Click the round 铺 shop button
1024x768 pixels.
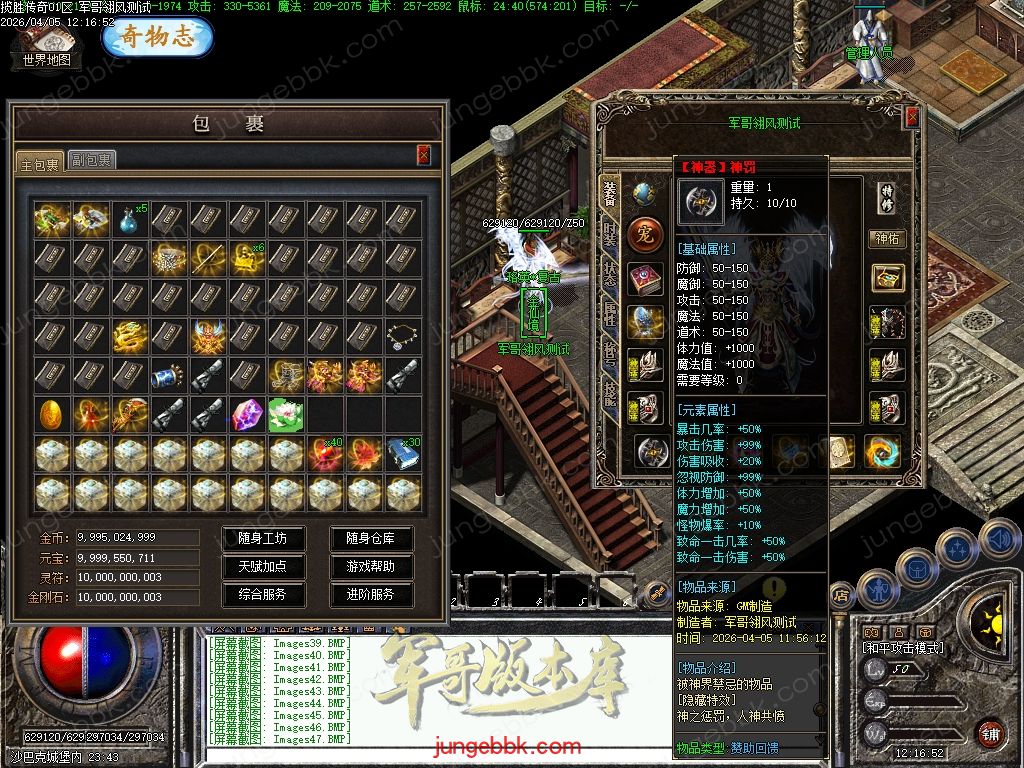(x=989, y=733)
